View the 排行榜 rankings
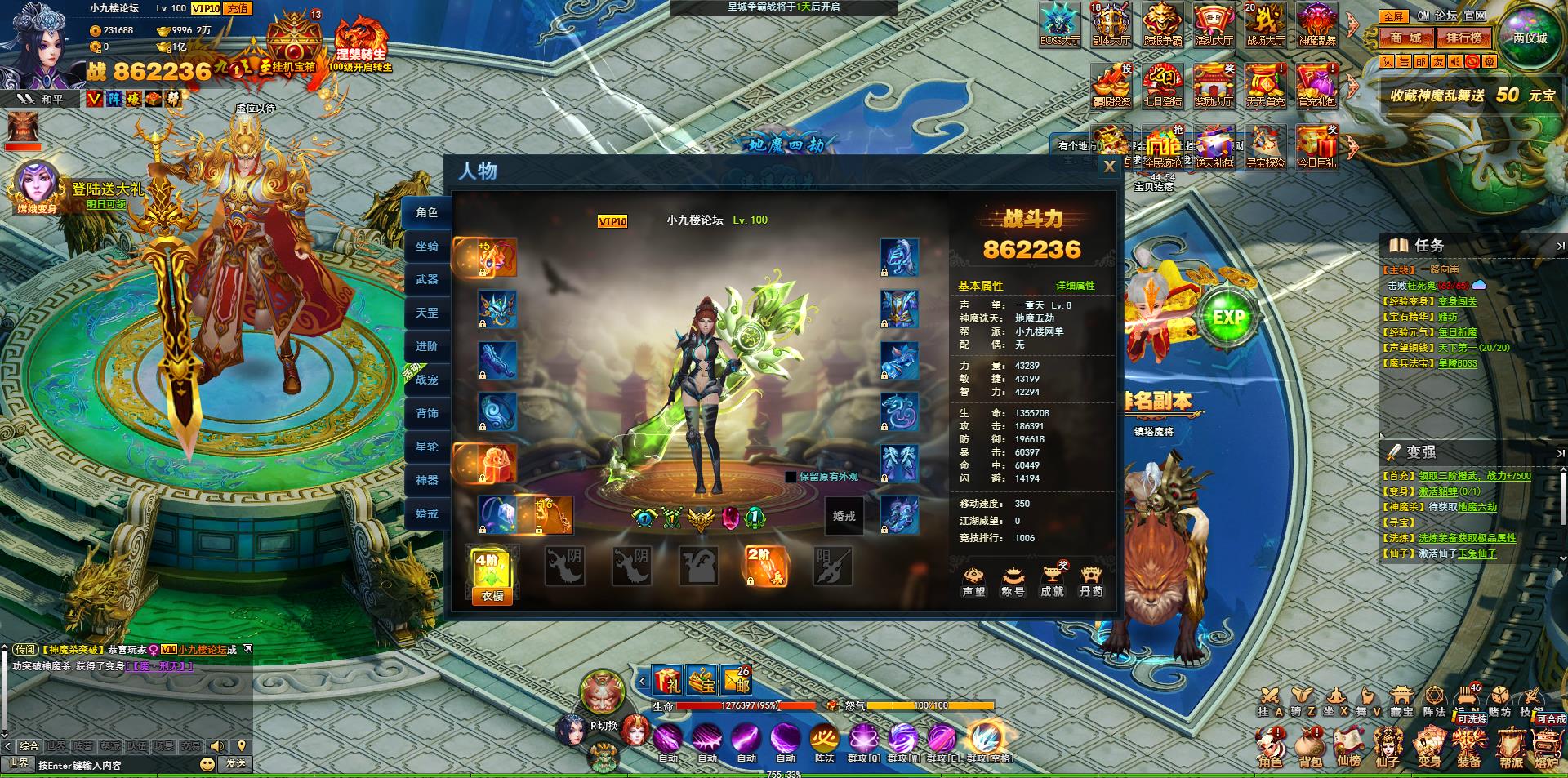The image size is (1568, 778). [x=1463, y=38]
